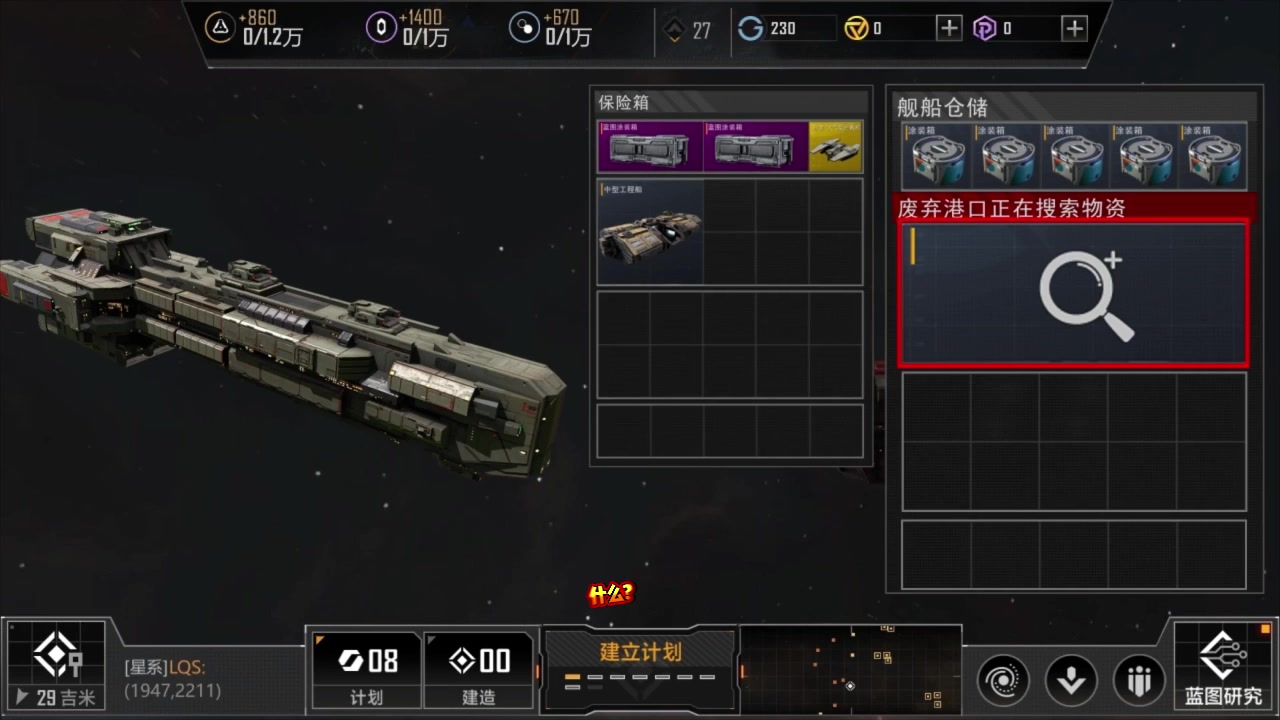Open the 计划 plans counter showing 08
Image resolution: width=1280 pixels, height=720 pixels.
point(366,668)
